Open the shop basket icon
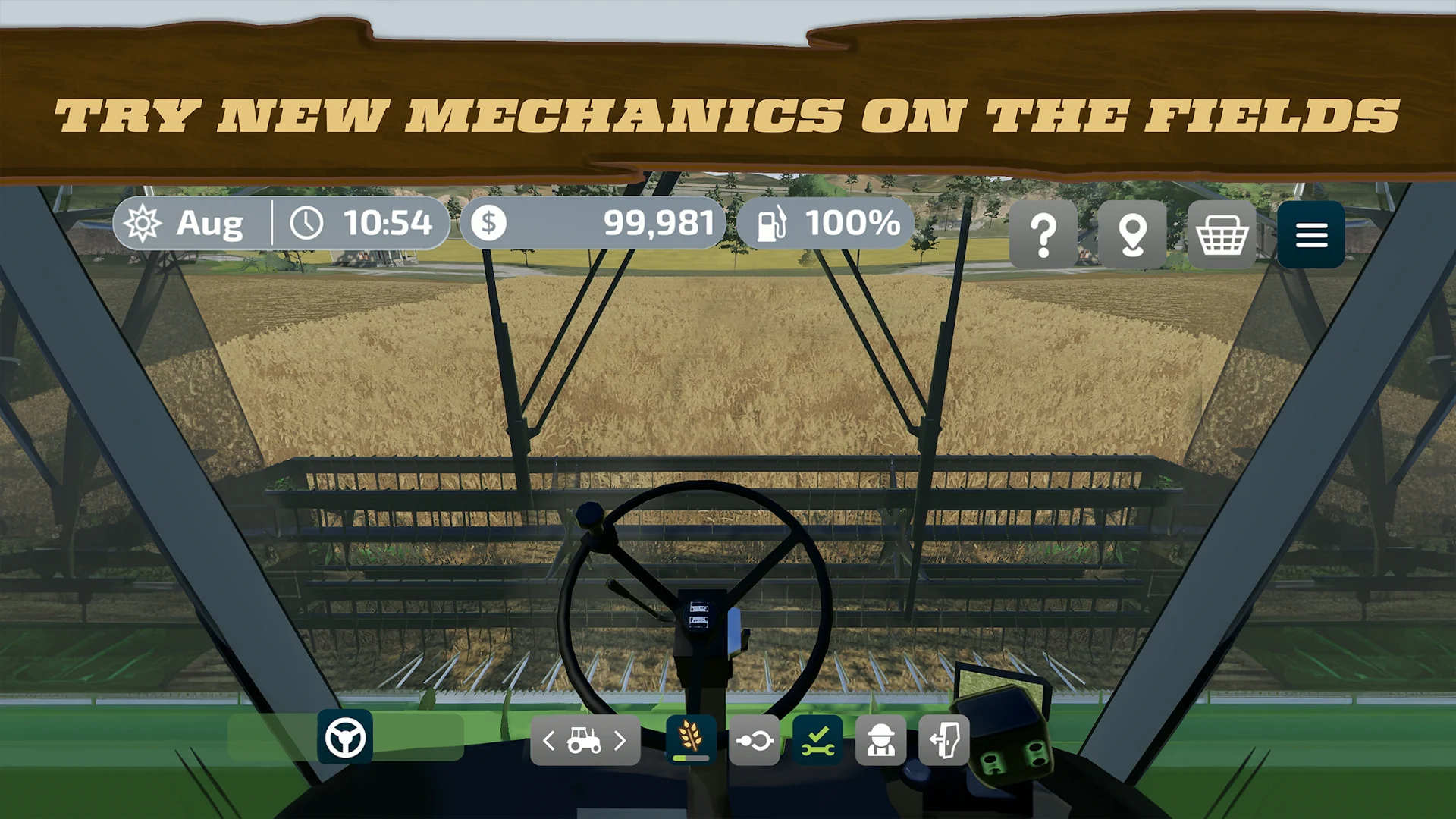This screenshot has width=1456, height=819. [1222, 234]
